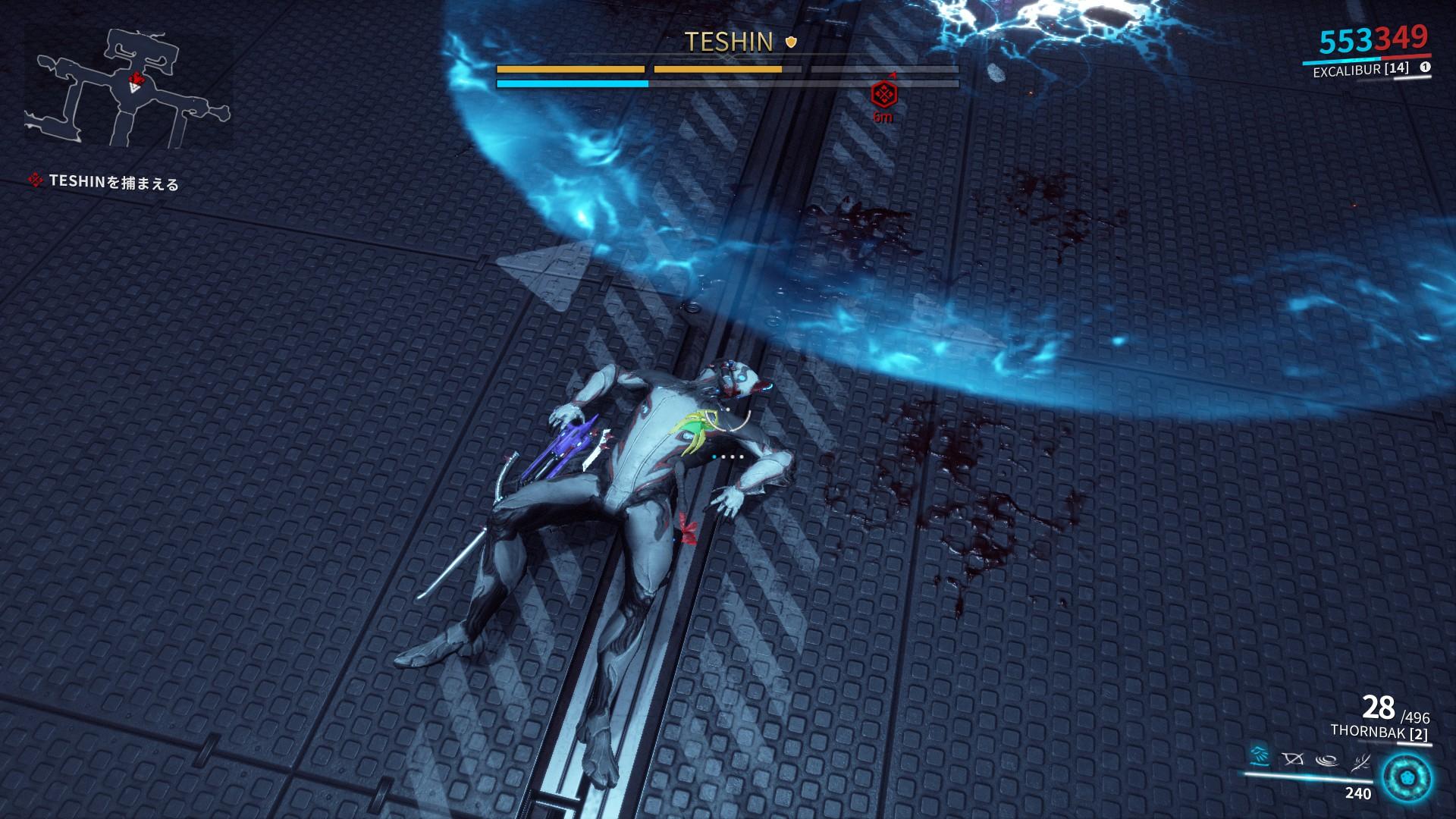Select the red enemy capture marker

883,96
